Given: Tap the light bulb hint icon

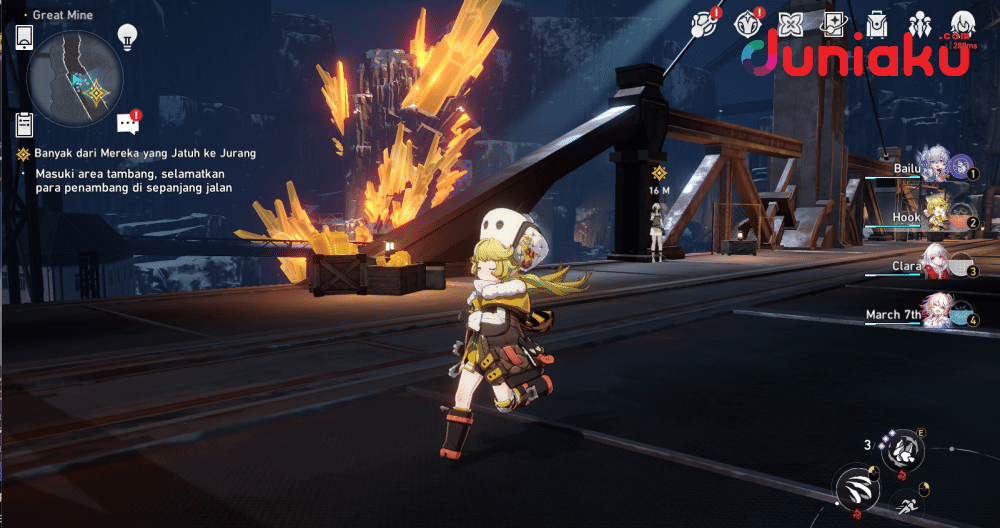Looking at the screenshot, I should 127,37.
